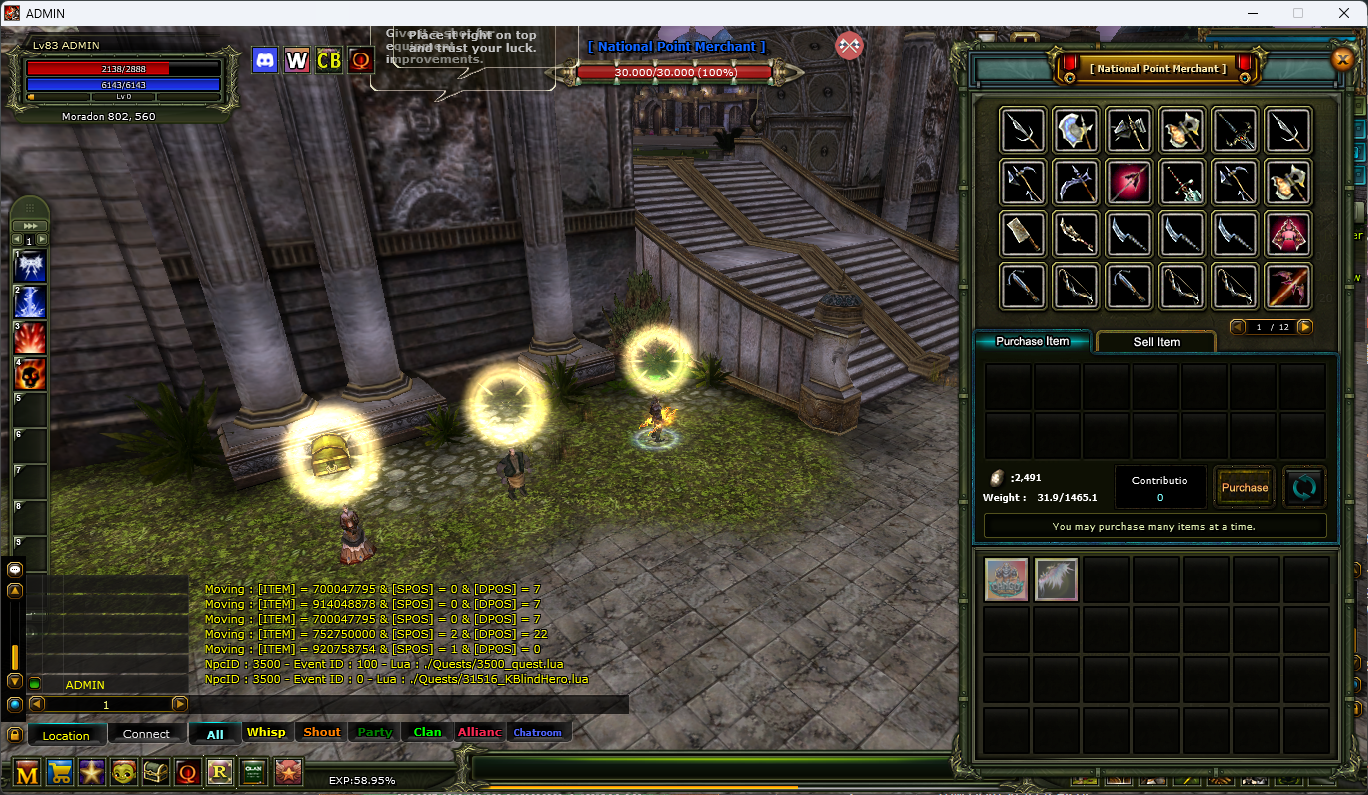Viewport: 1368px width, 795px height.
Task: Show the Clan chat channel
Action: coord(427,732)
